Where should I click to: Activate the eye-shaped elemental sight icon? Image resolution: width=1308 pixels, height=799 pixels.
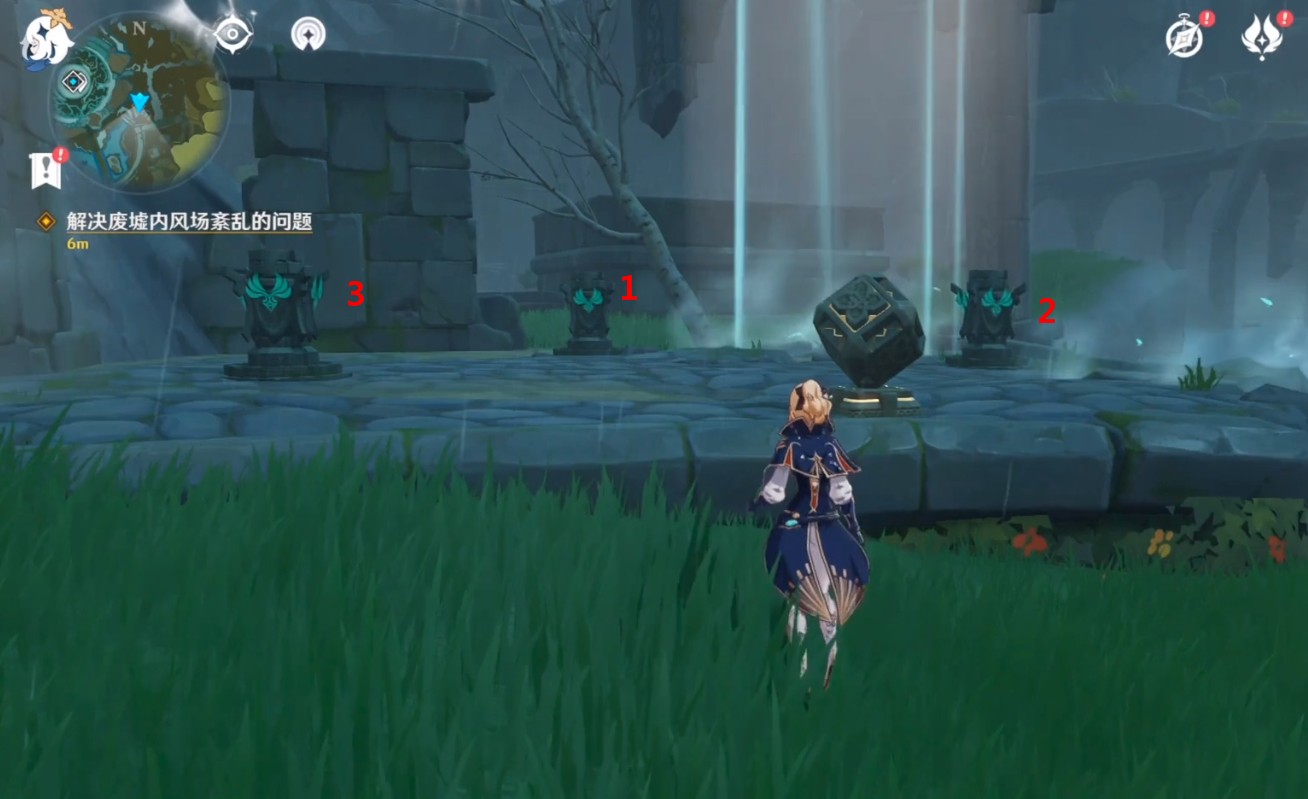tap(233, 34)
